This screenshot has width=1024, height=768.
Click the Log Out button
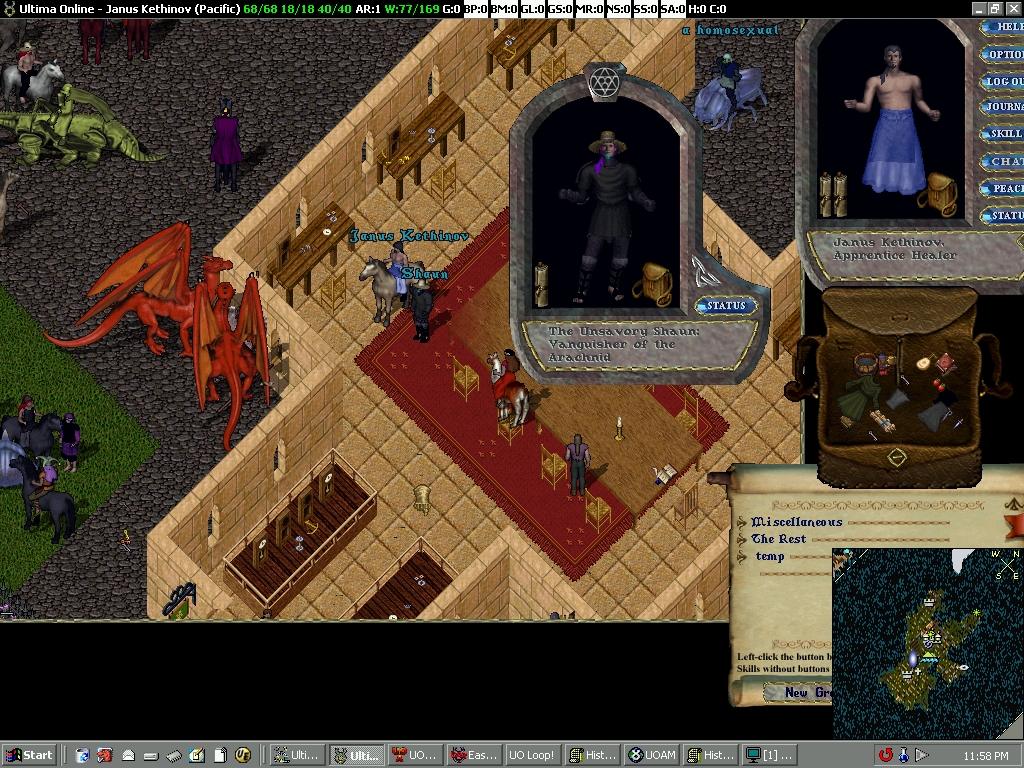(1003, 82)
